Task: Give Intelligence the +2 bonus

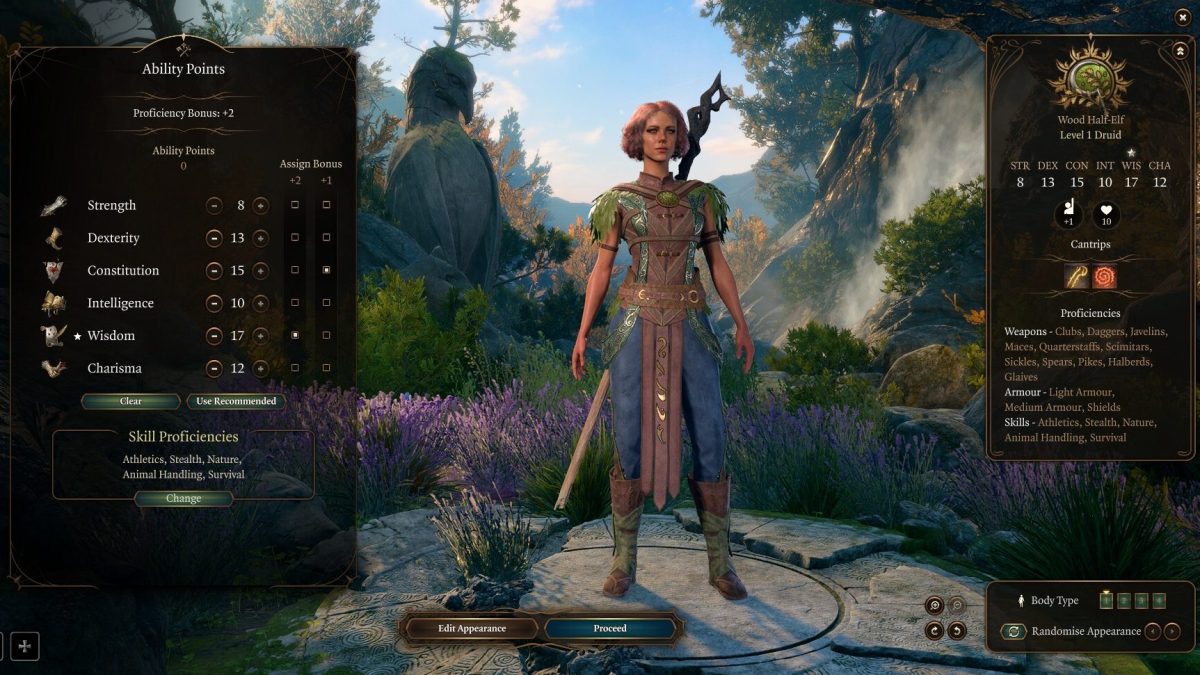Action: tap(295, 303)
